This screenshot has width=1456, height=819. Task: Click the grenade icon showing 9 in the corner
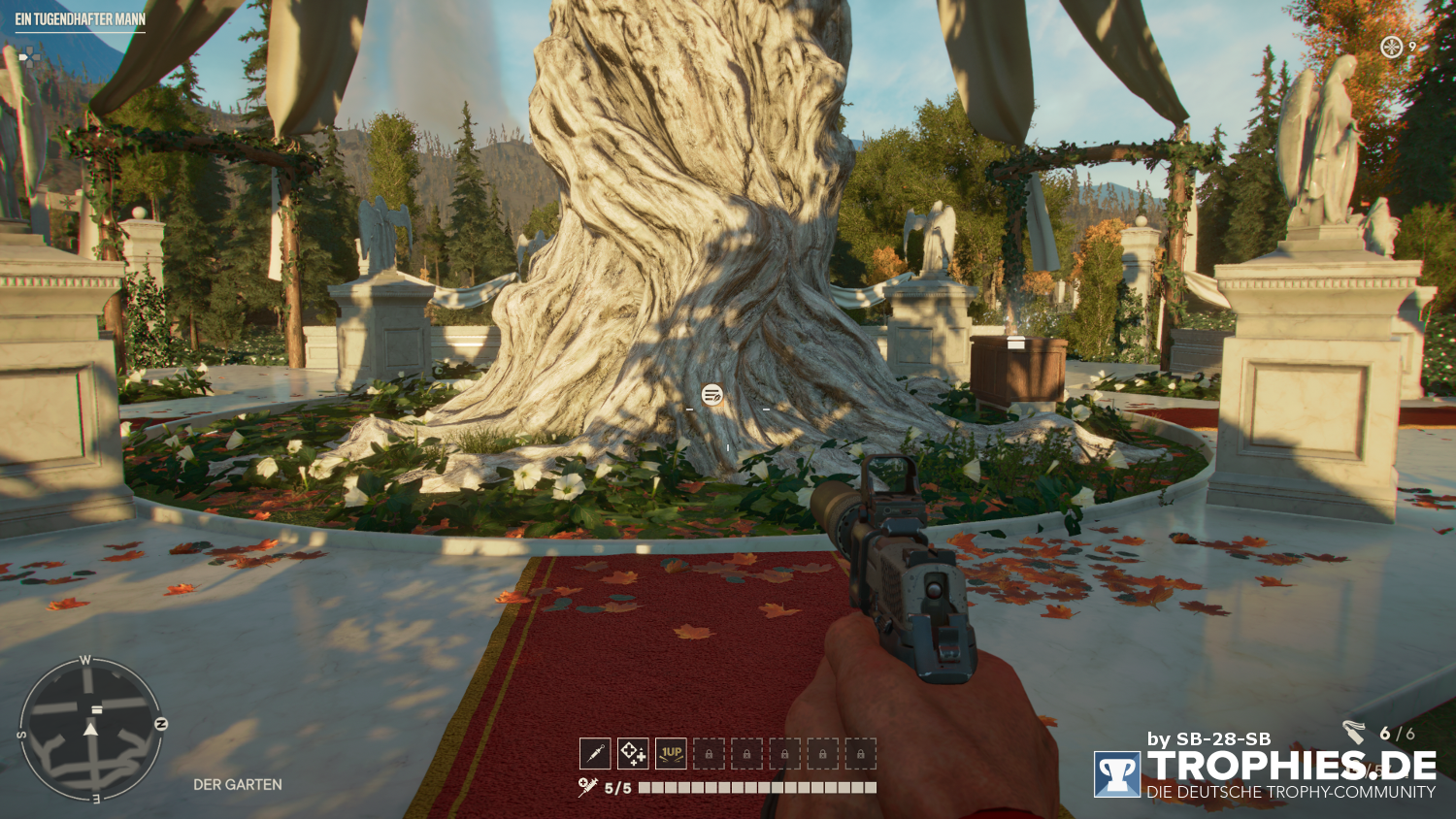point(1392,46)
